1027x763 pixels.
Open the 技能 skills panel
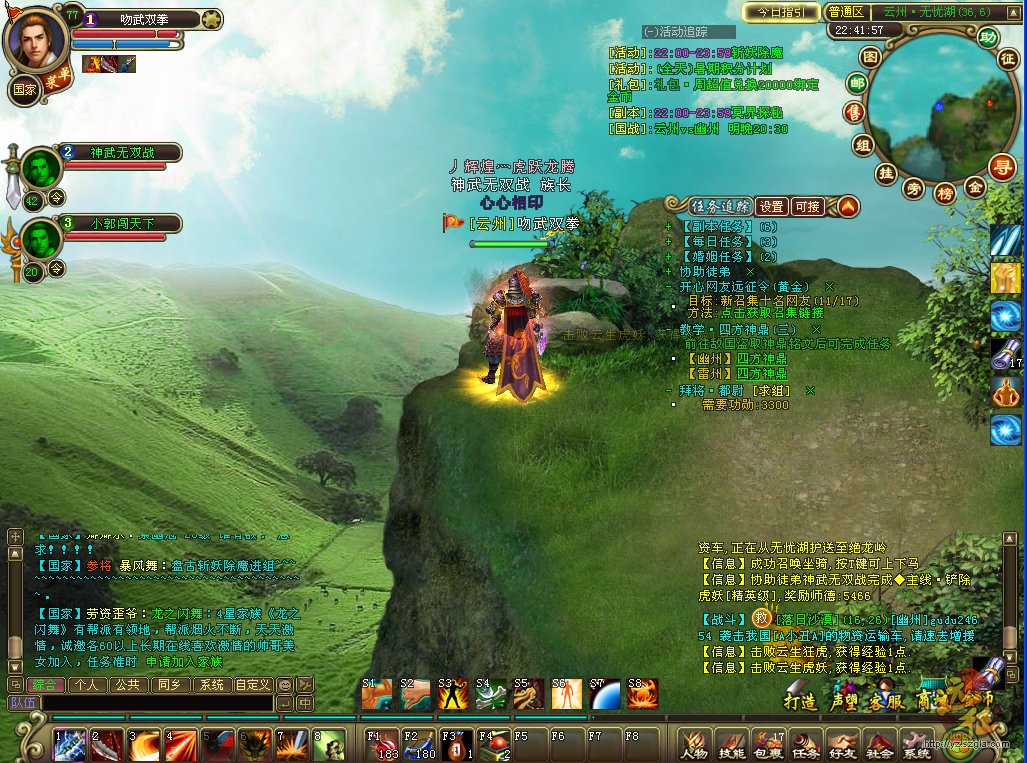point(731,745)
